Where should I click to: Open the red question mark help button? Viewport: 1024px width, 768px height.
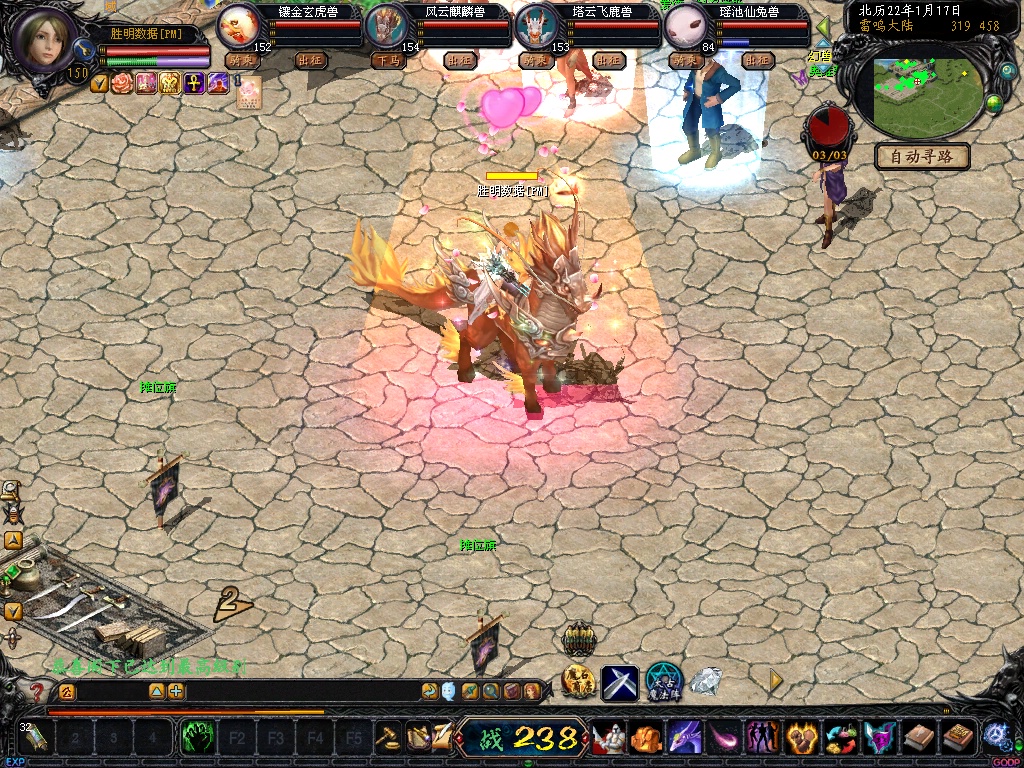(x=36, y=691)
